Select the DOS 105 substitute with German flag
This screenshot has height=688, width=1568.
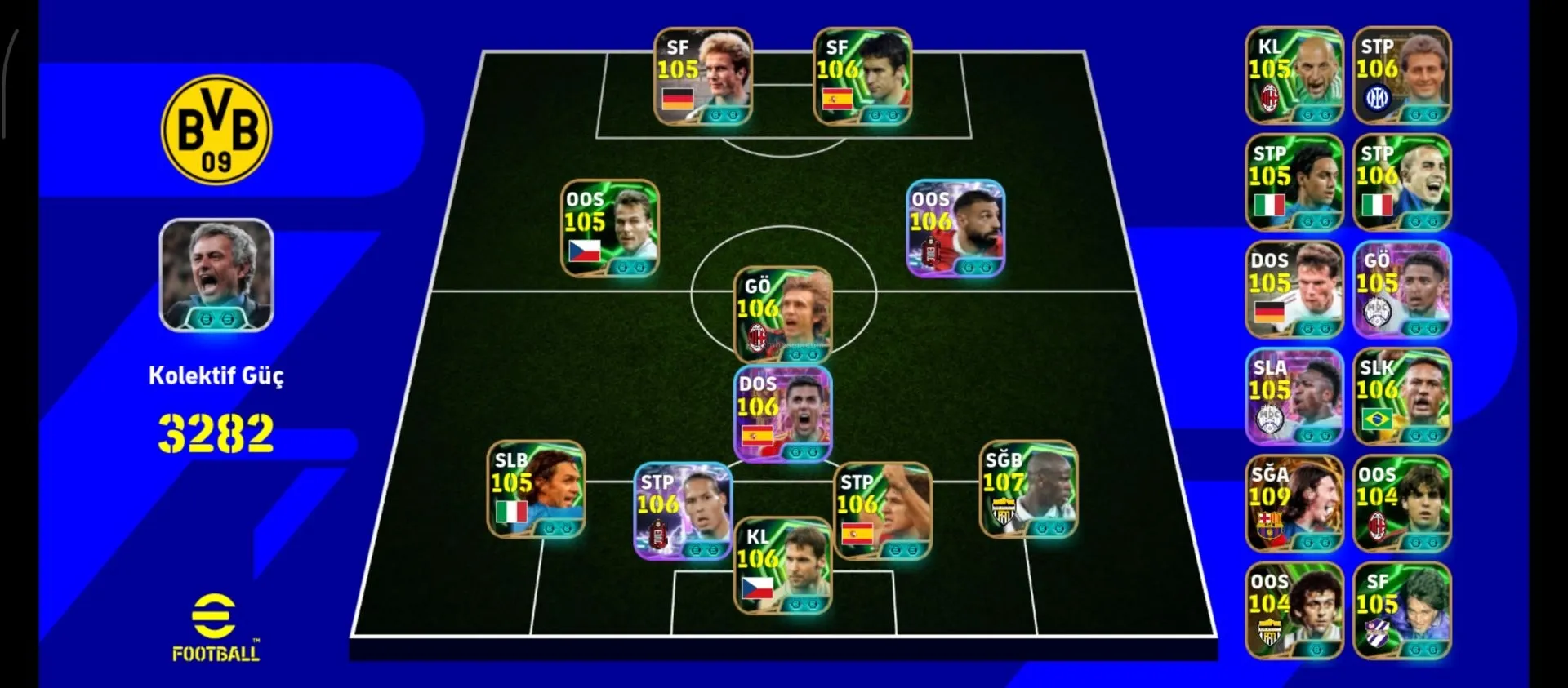(1294, 290)
